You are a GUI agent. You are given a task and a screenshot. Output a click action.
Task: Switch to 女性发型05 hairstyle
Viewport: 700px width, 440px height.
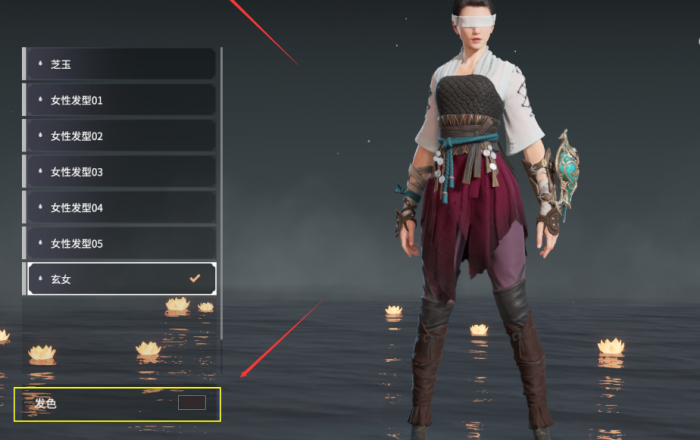tap(119, 243)
